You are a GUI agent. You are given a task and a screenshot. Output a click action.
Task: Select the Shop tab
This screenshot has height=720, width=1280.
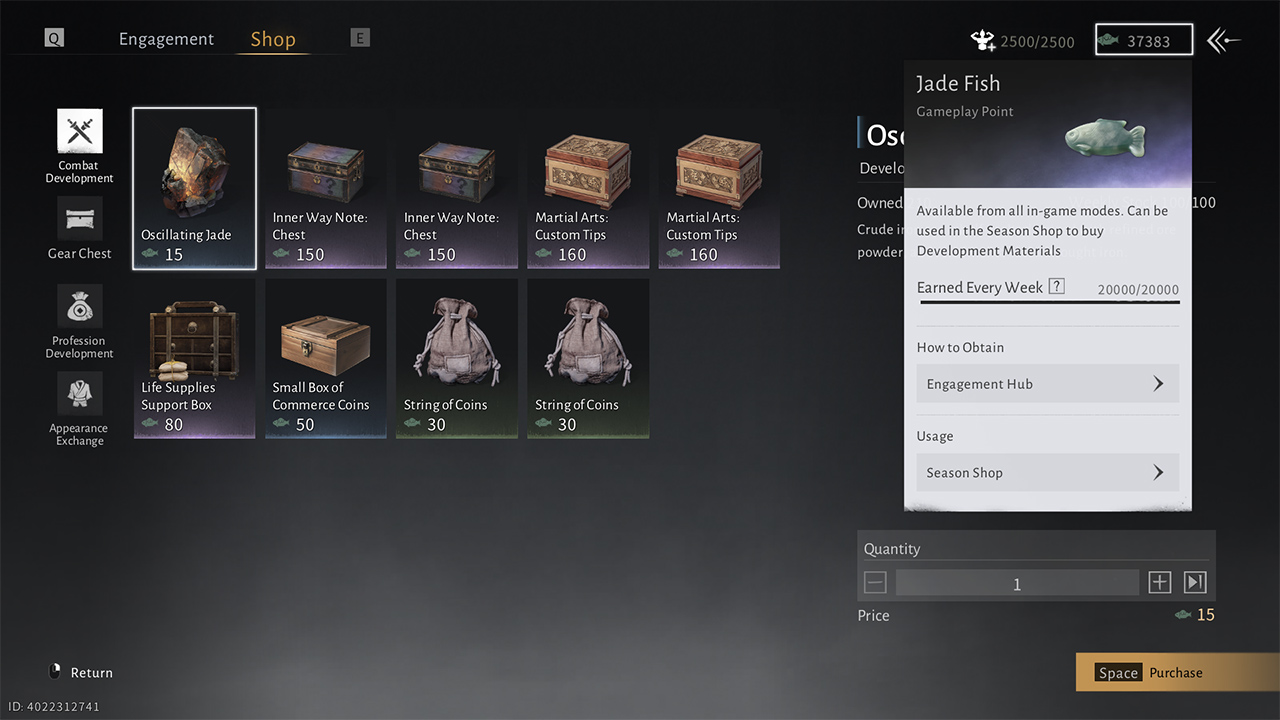coord(273,39)
